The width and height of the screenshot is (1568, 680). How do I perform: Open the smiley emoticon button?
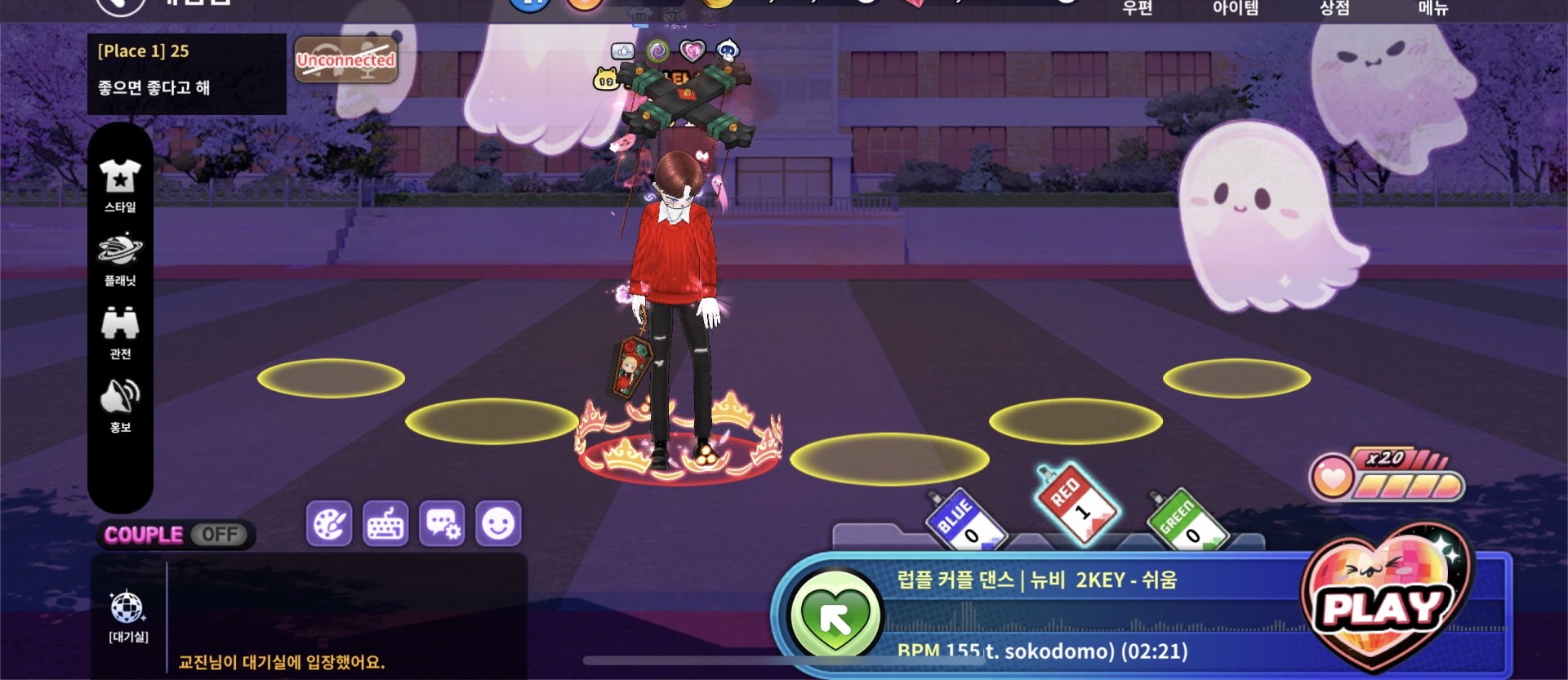(x=498, y=523)
